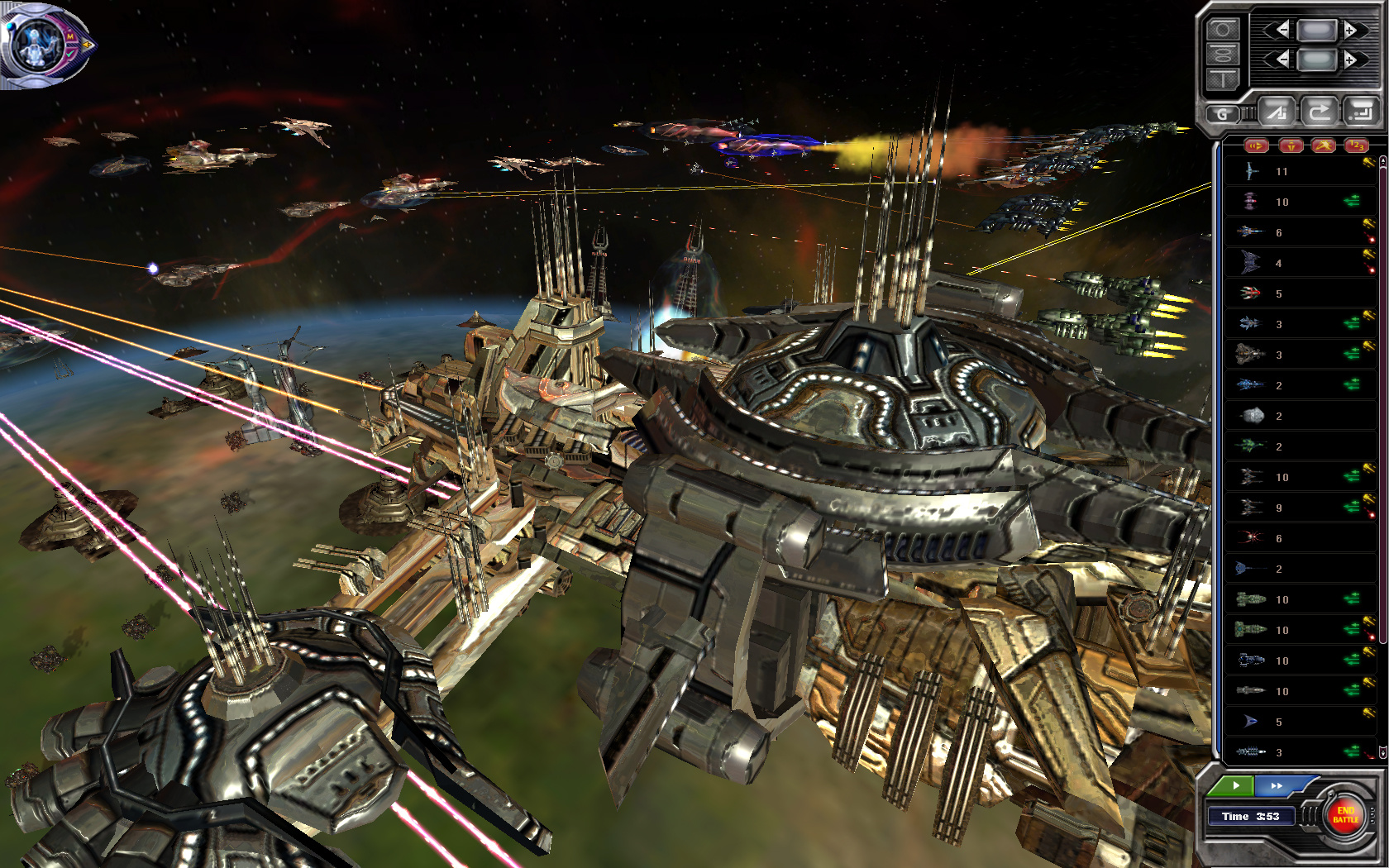The image size is (1389, 868).
Task: Sort fleet list by the 123 number button
Action: point(1356,146)
